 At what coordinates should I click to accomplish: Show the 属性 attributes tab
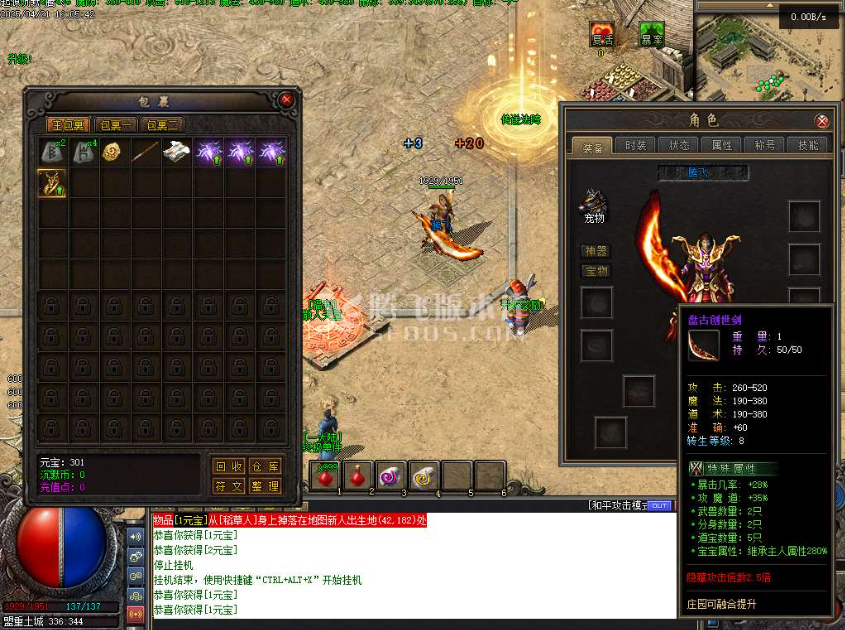pos(722,145)
